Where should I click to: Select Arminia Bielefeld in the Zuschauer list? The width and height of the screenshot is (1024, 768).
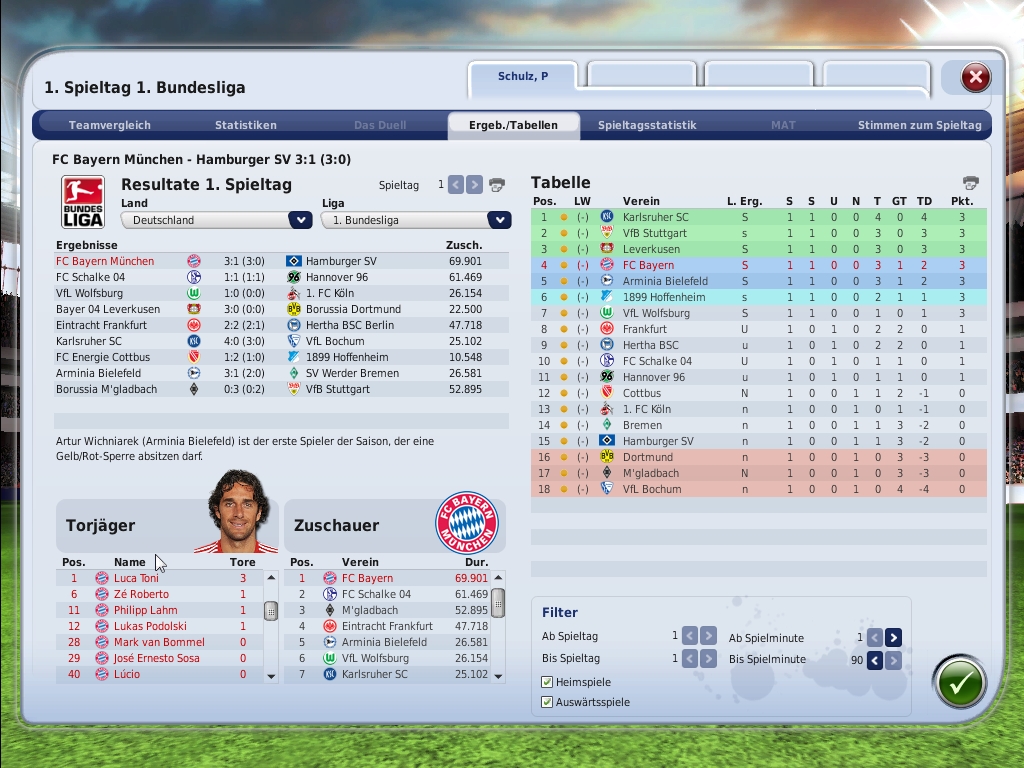[384, 642]
